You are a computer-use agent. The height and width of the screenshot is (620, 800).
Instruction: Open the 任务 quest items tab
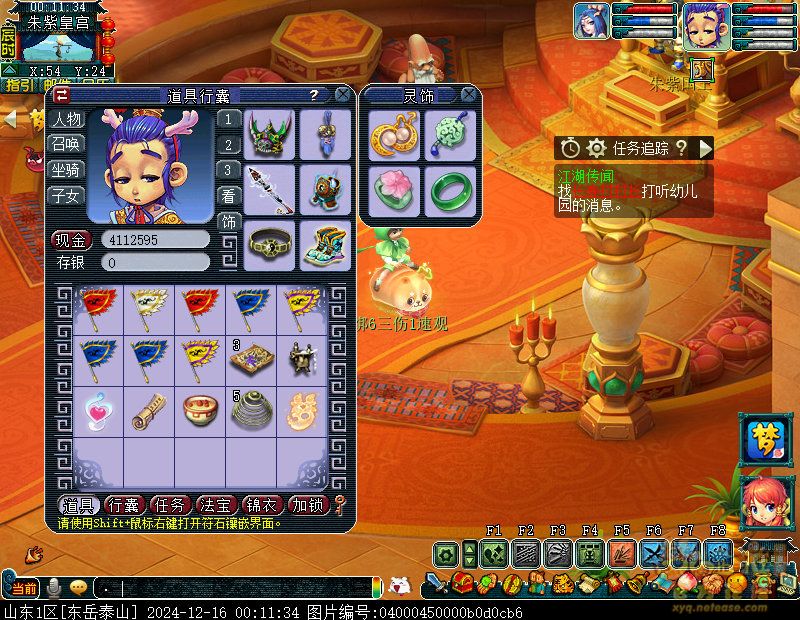[170, 505]
